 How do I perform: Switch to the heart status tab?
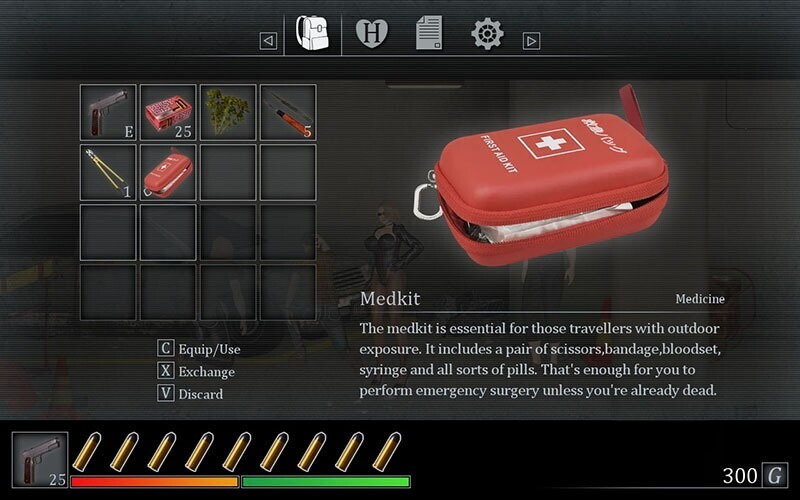[372, 36]
